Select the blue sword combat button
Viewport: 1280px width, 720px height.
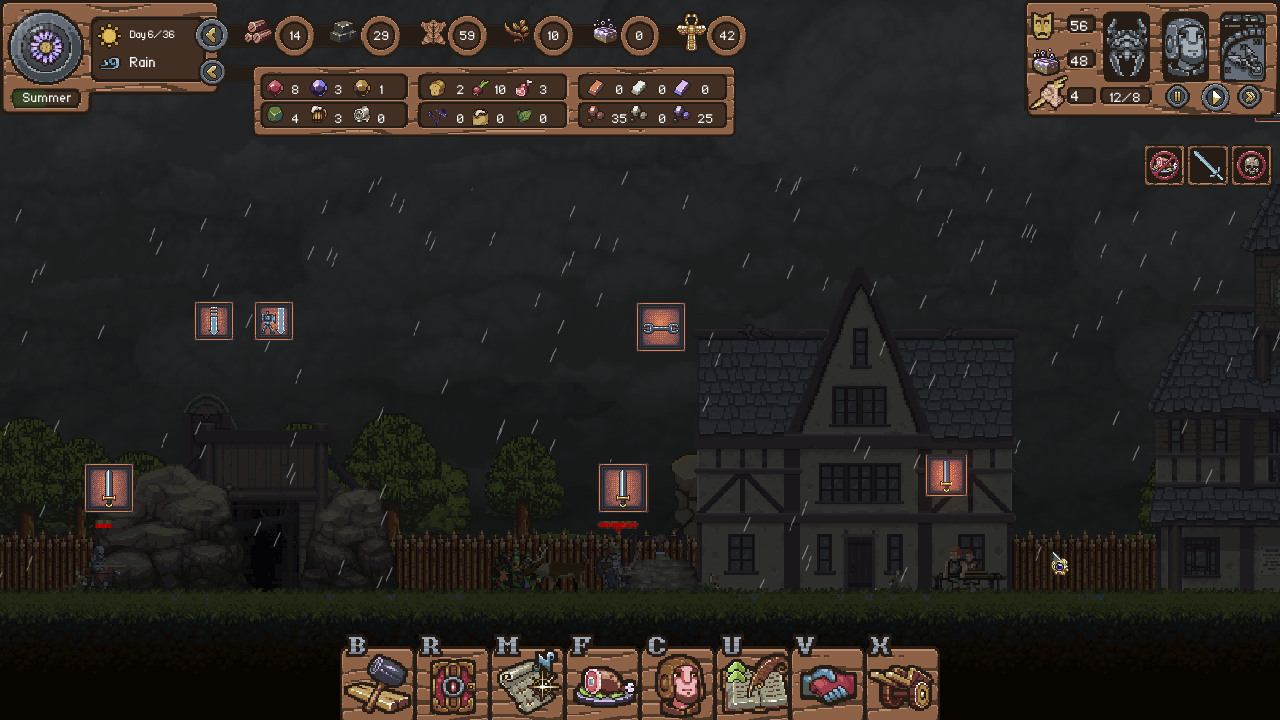pos(1208,166)
